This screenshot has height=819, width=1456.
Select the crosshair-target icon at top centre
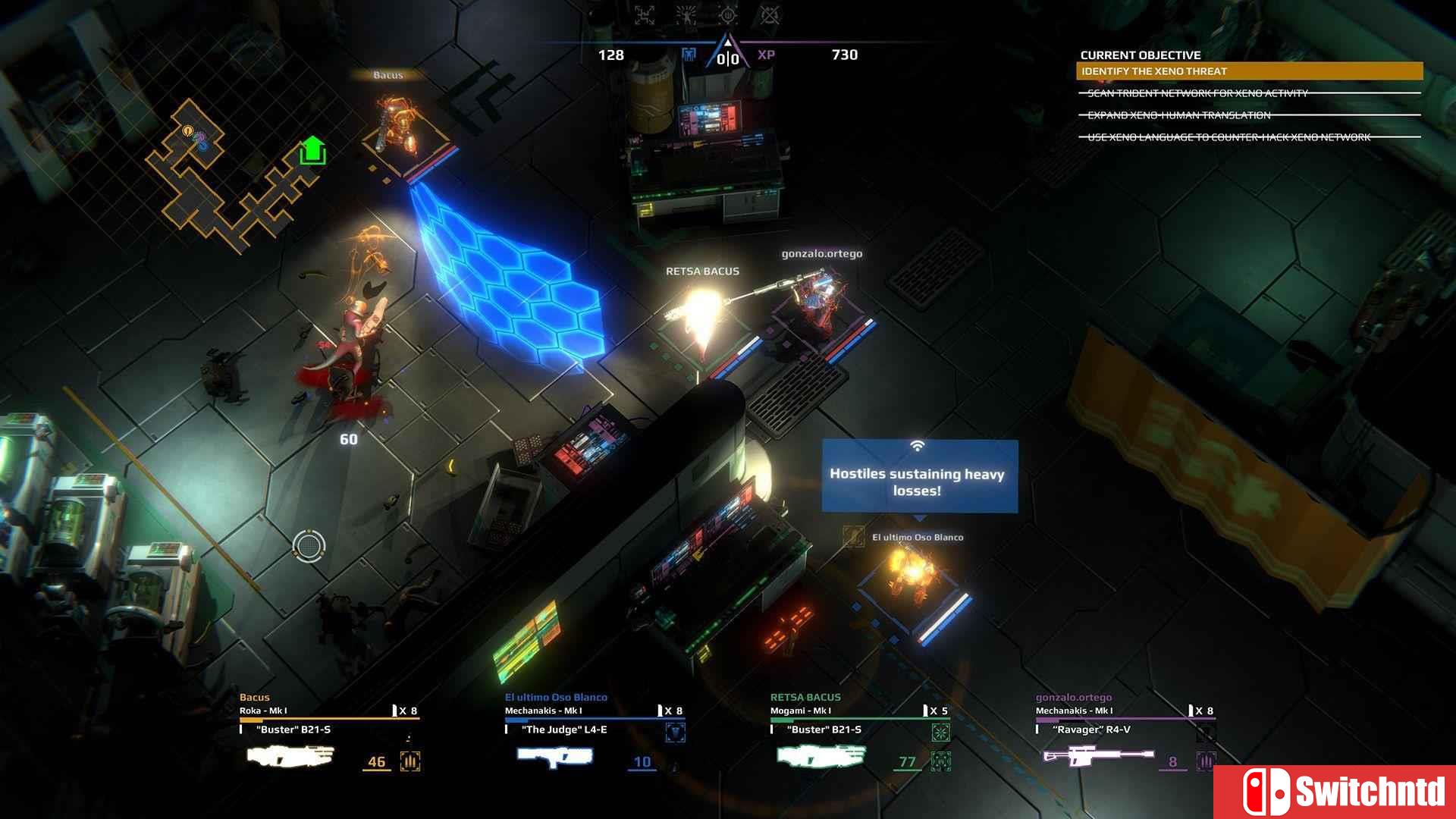[727, 14]
